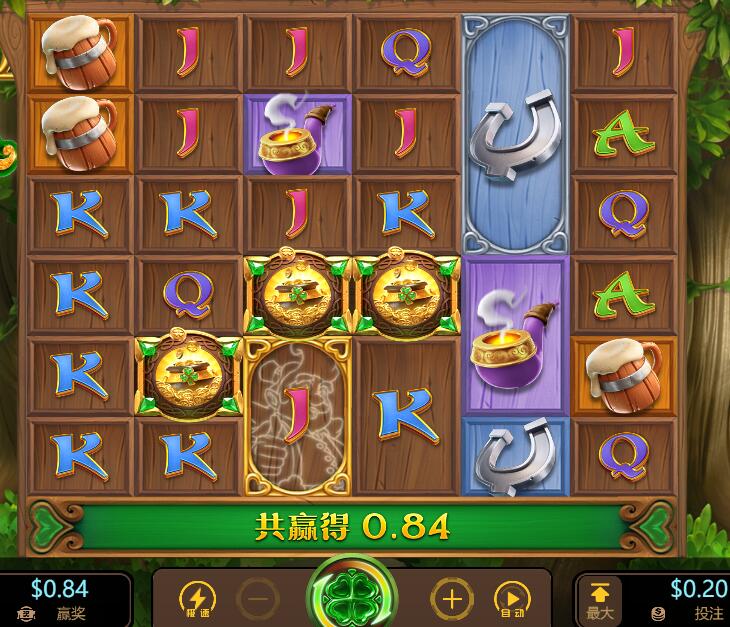The image size is (730, 627).
Task: Set the maximum bet with the up-arrow button
Action: tap(600, 598)
